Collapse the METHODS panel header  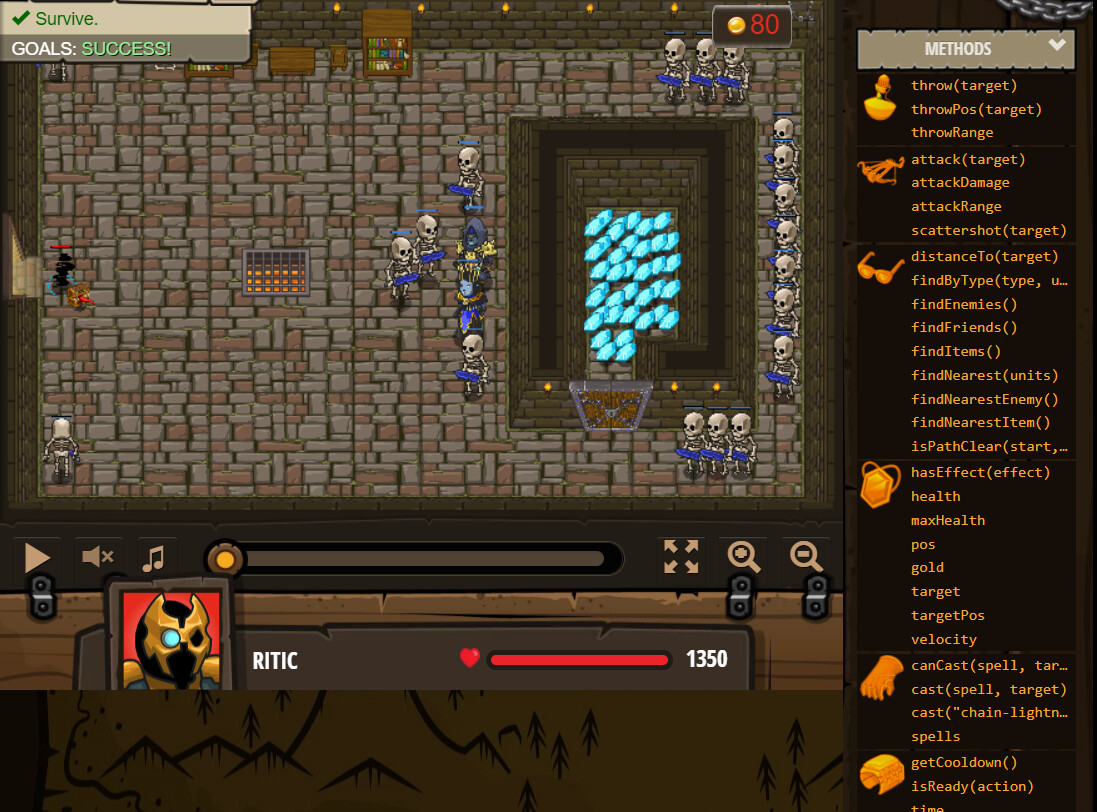pyautogui.click(x=965, y=48)
